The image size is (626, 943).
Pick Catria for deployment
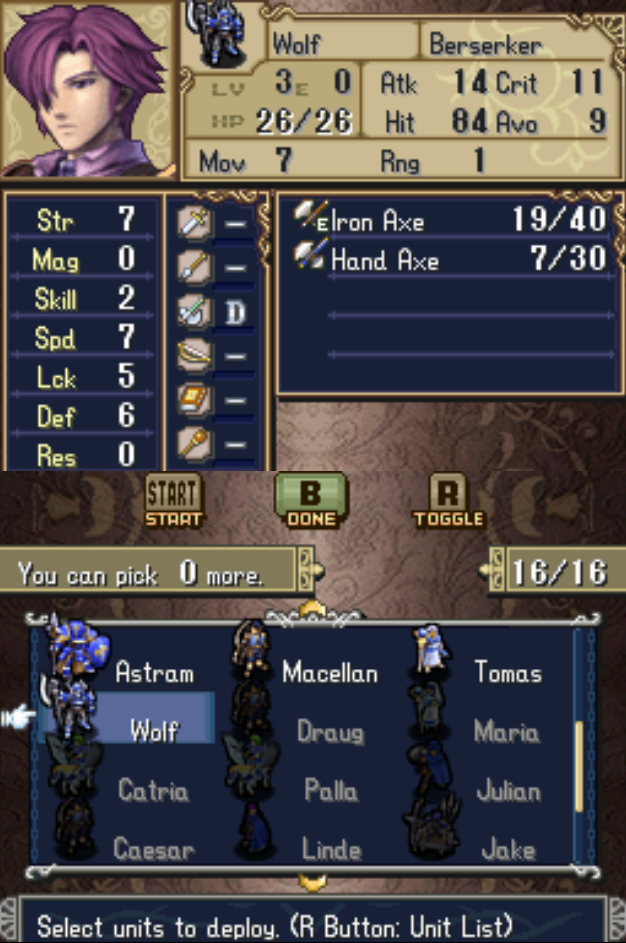click(153, 791)
